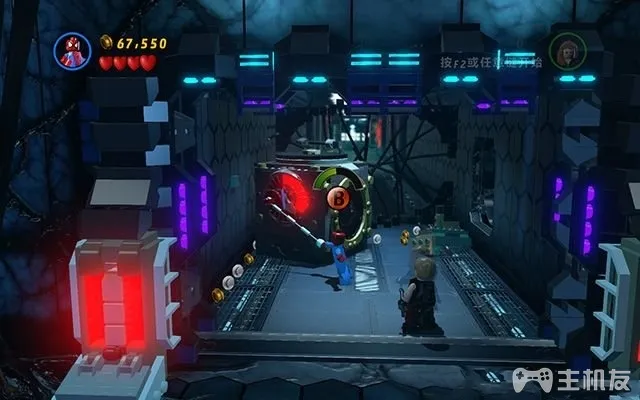640x400 pixels.
Task: Click the Spider-Man character portrait
Action: [x=73, y=52]
